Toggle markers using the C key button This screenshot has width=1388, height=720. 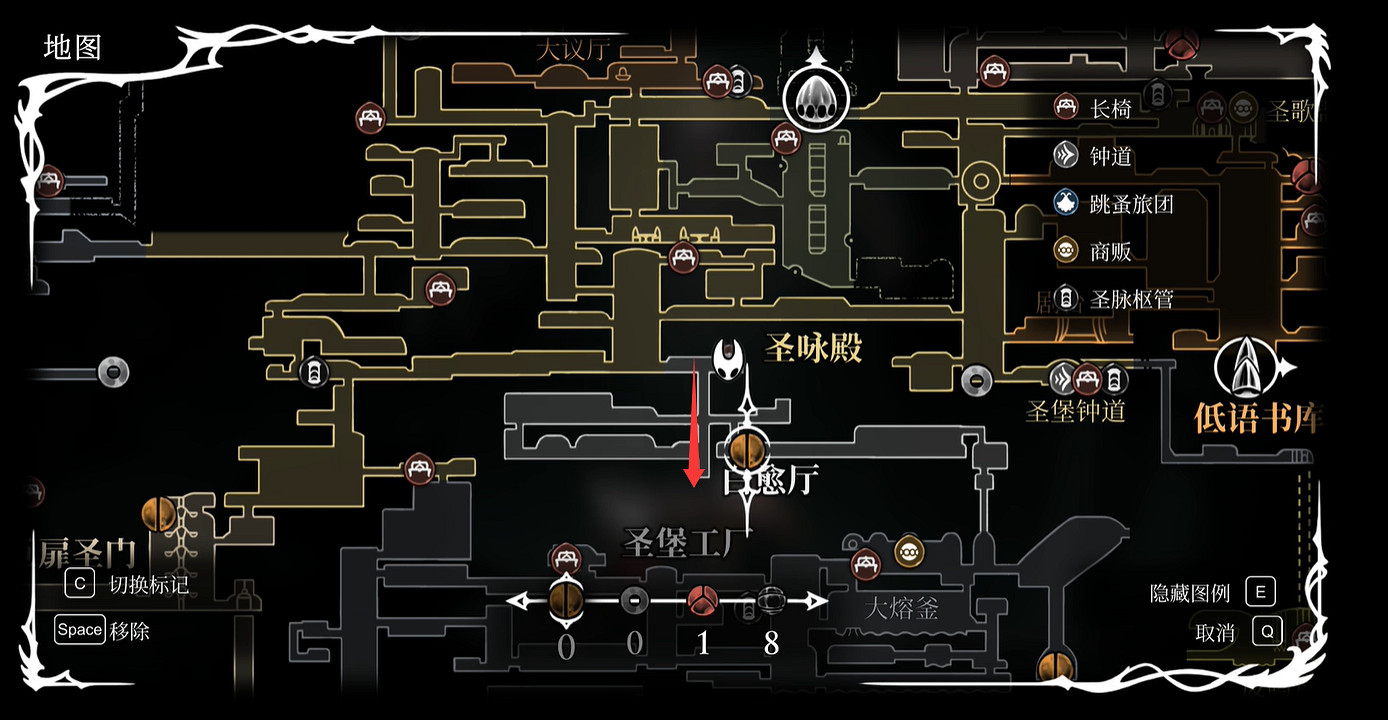coord(79,584)
